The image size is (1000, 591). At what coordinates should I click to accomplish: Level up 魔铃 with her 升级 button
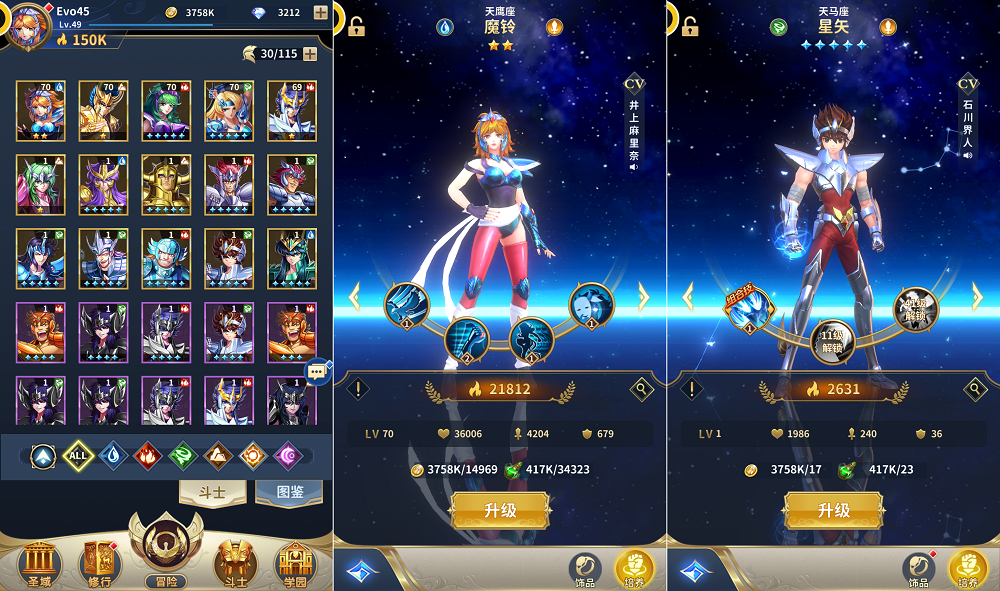[x=500, y=510]
